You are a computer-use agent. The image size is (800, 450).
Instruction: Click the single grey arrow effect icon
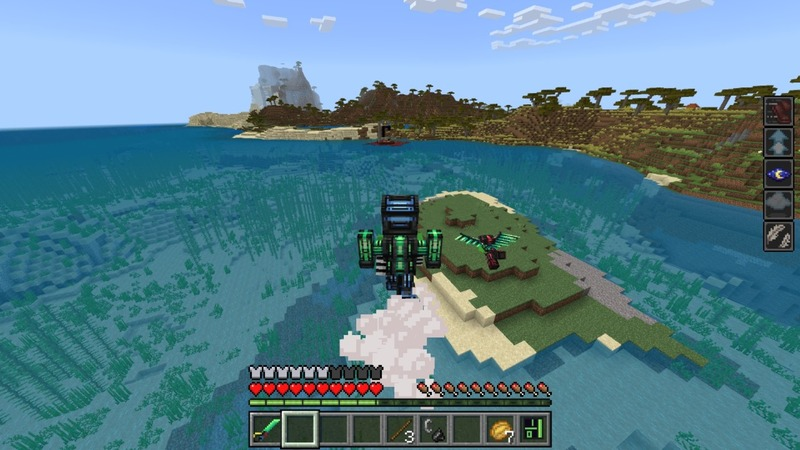(x=778, y=205)
